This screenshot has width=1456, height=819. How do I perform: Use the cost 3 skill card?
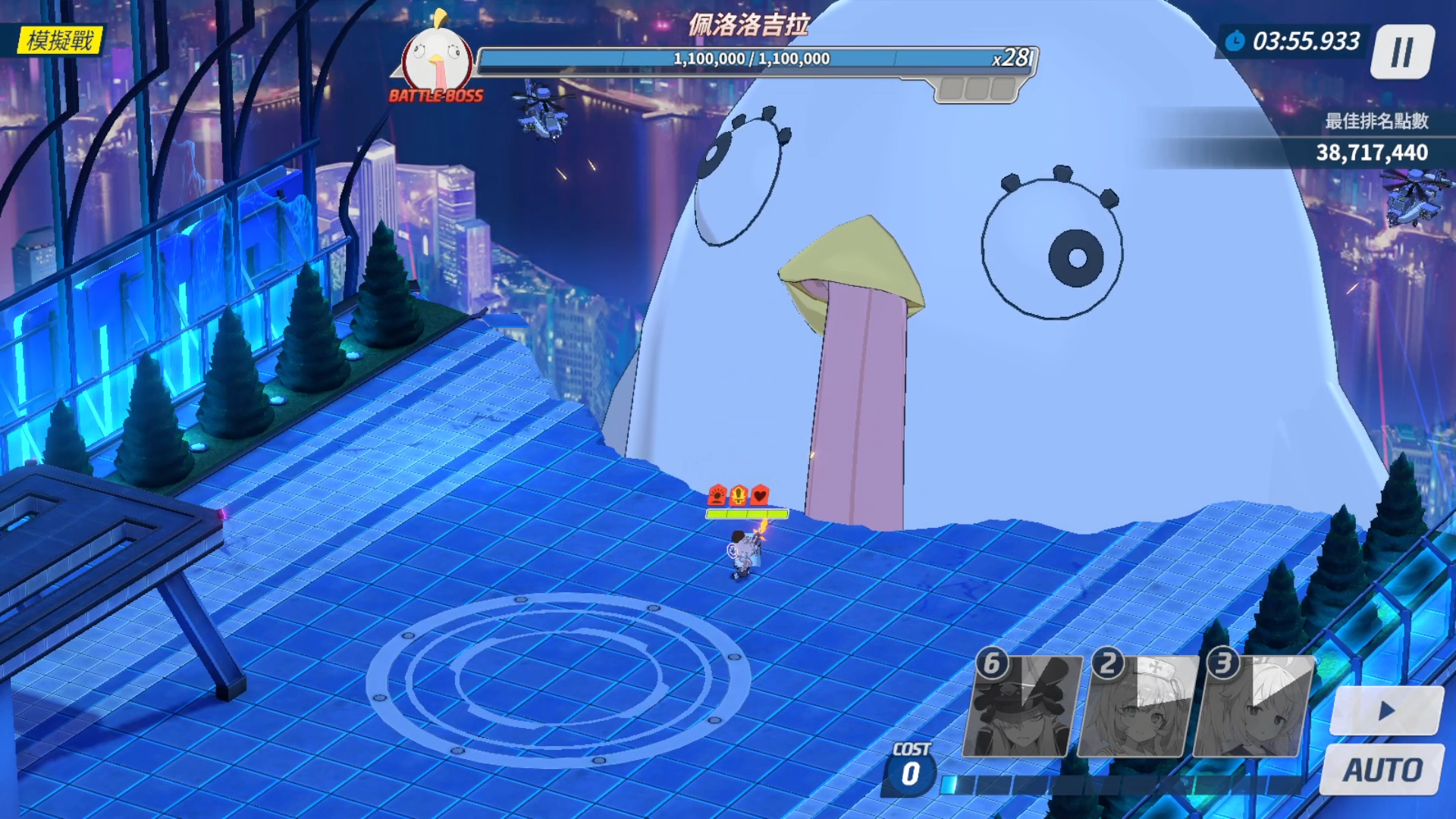(1252, 707)
